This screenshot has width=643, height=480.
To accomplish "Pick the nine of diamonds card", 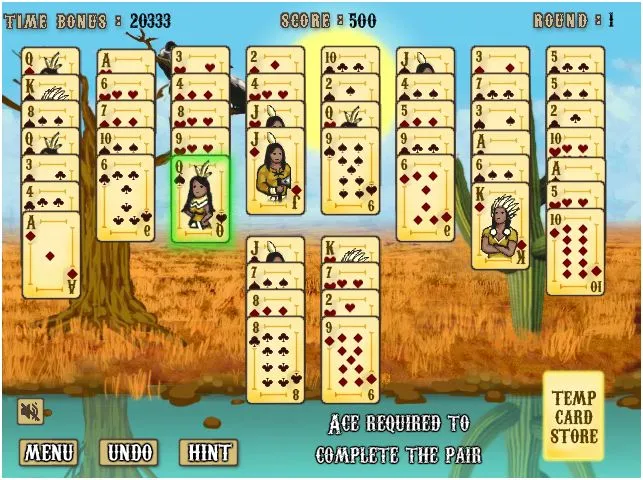I will (x=350, y=360).
